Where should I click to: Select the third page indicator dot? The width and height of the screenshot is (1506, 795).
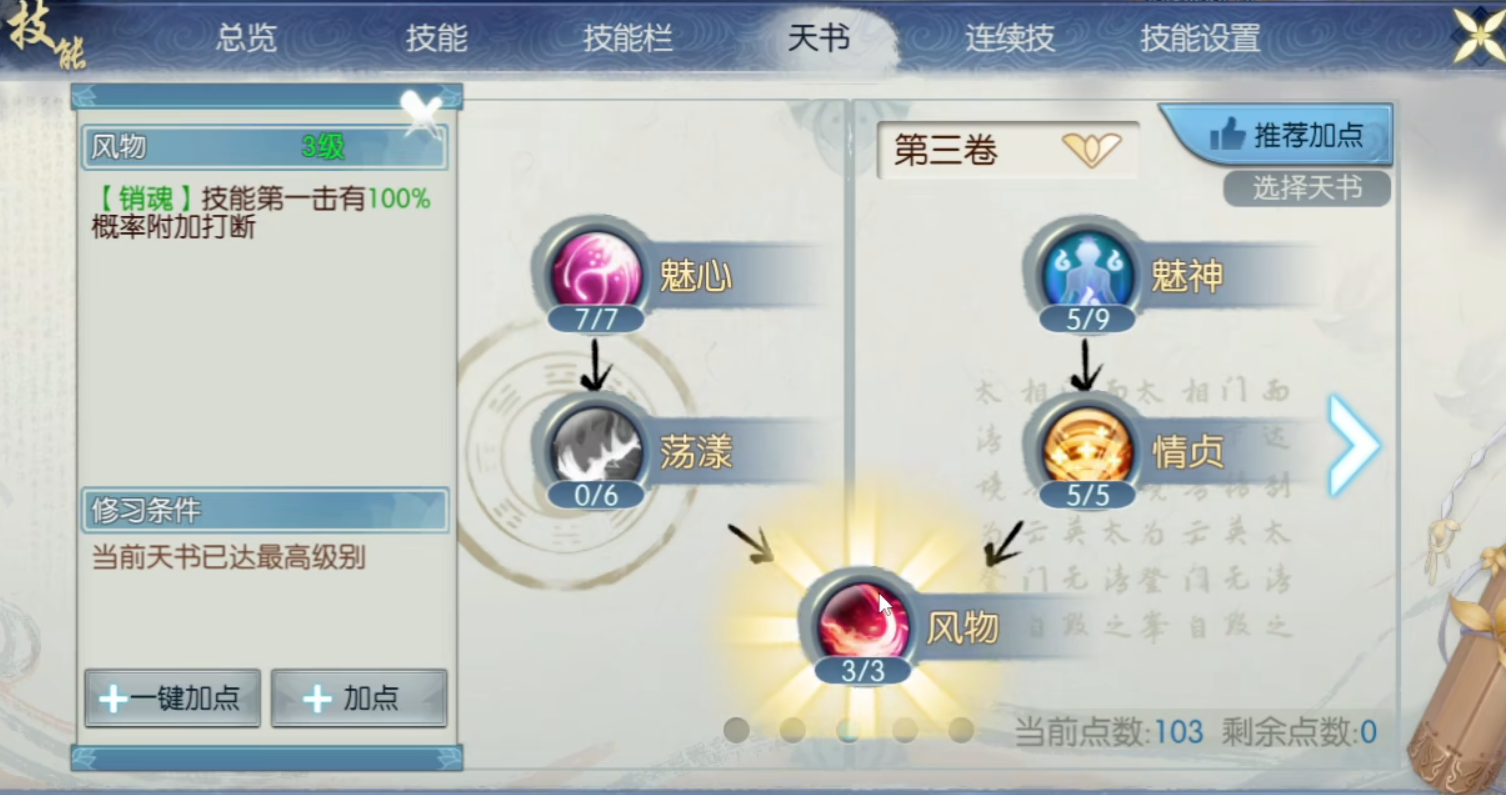[848, 732]
